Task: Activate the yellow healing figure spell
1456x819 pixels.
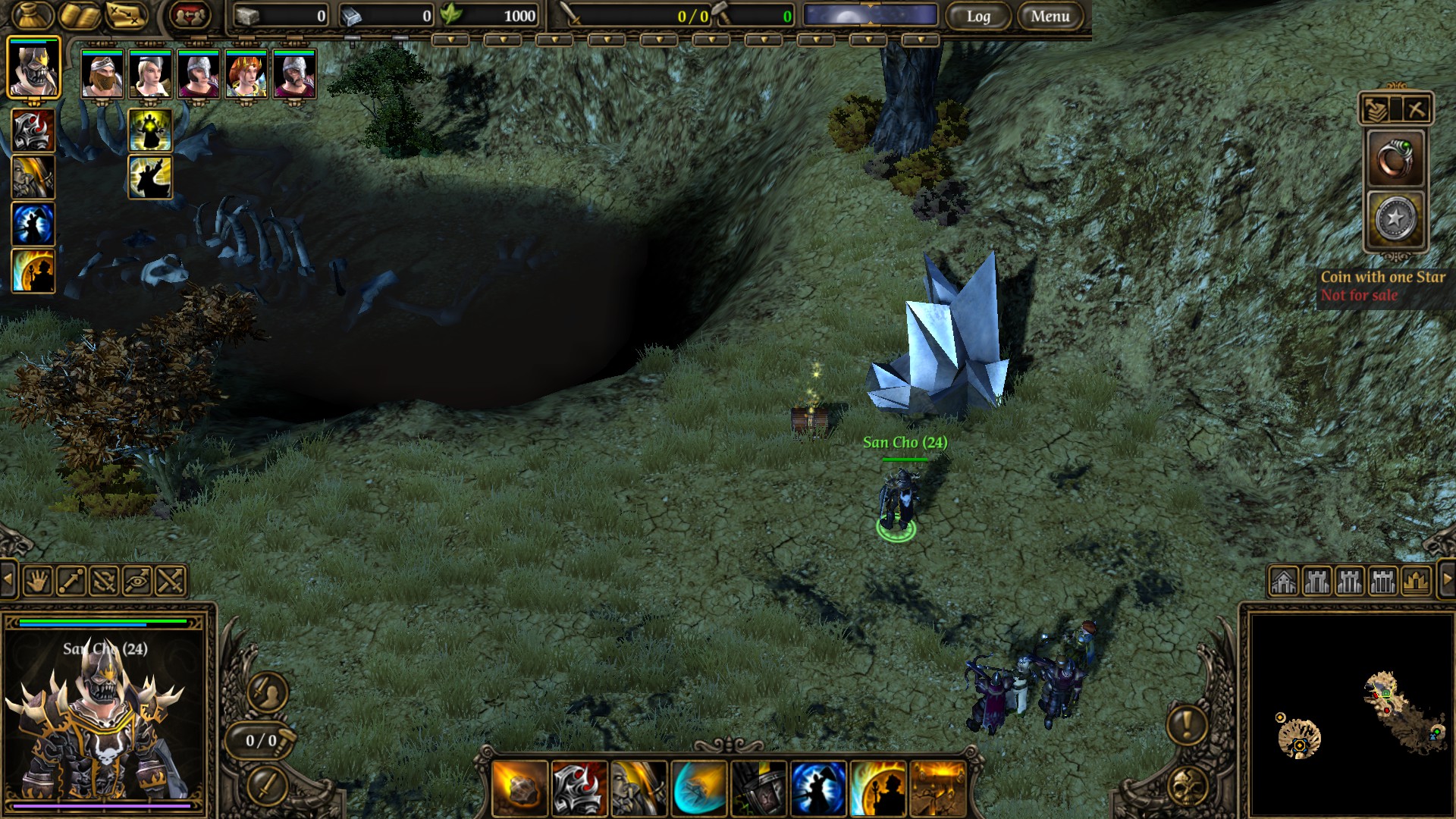Action: 150,130
